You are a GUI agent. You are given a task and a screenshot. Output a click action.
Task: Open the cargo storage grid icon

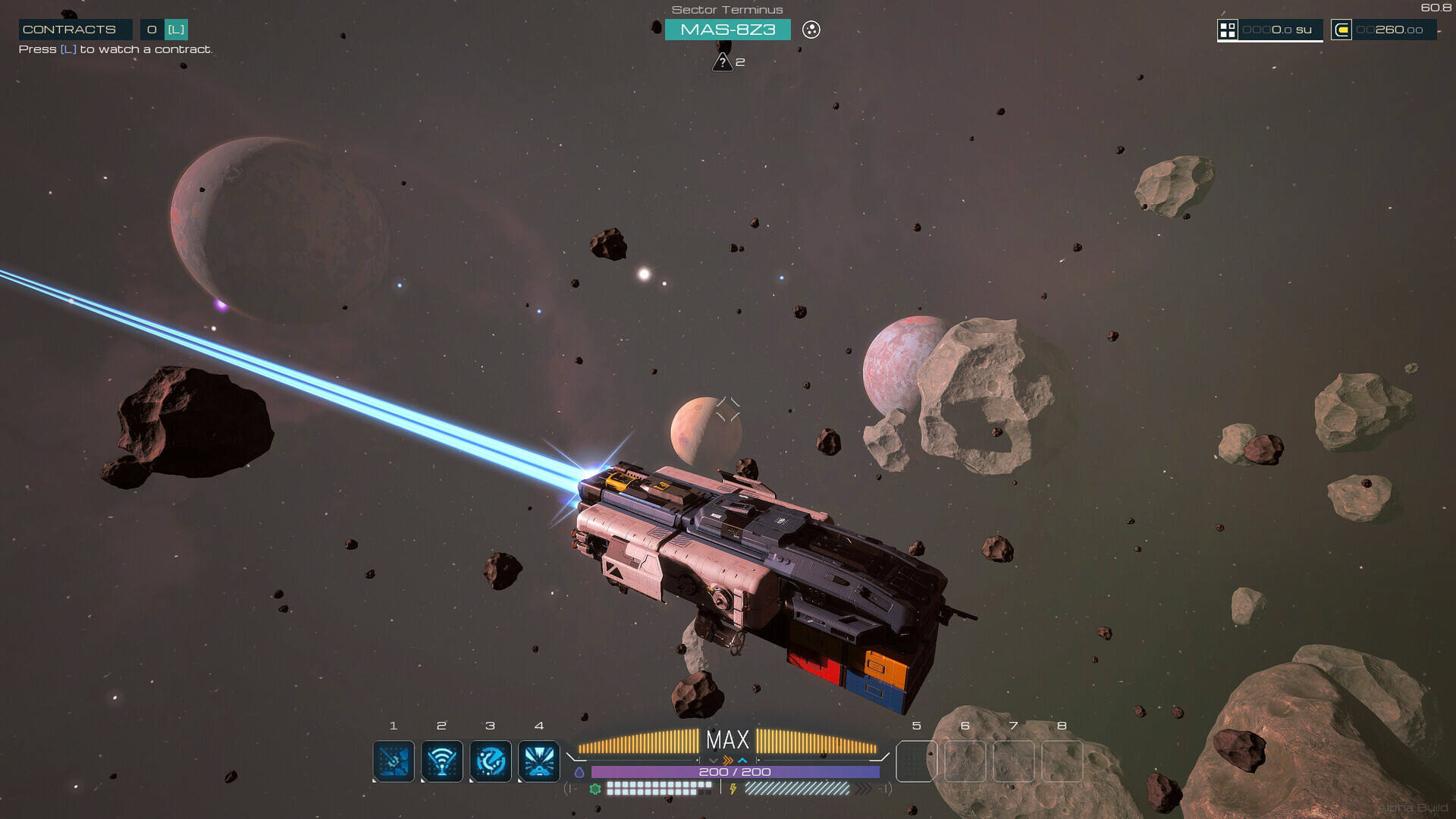pyautogui.click(x=1227, y=30)
